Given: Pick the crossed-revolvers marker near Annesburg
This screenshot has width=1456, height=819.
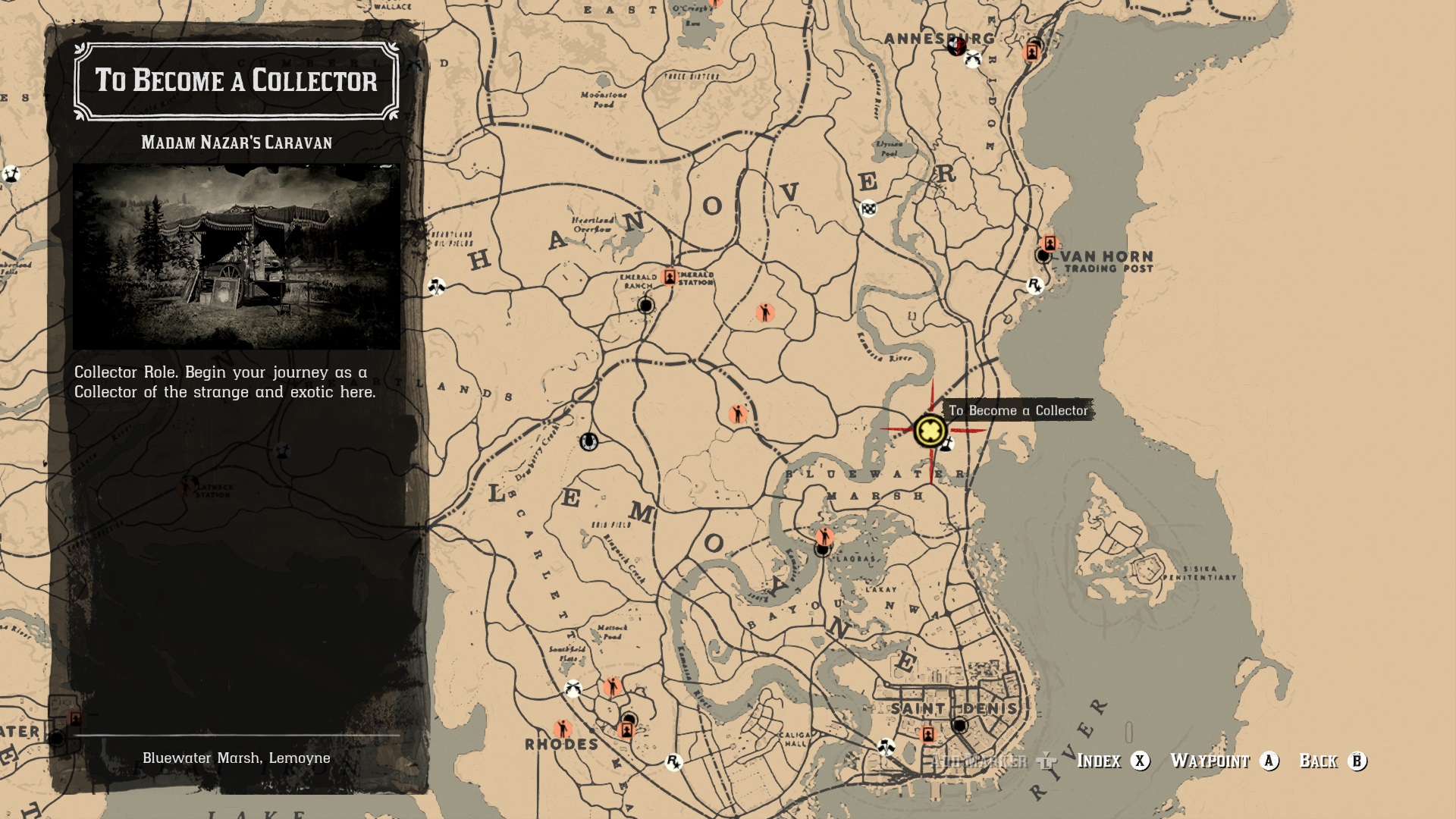Looking at the screenshot, I should (973, 59).
